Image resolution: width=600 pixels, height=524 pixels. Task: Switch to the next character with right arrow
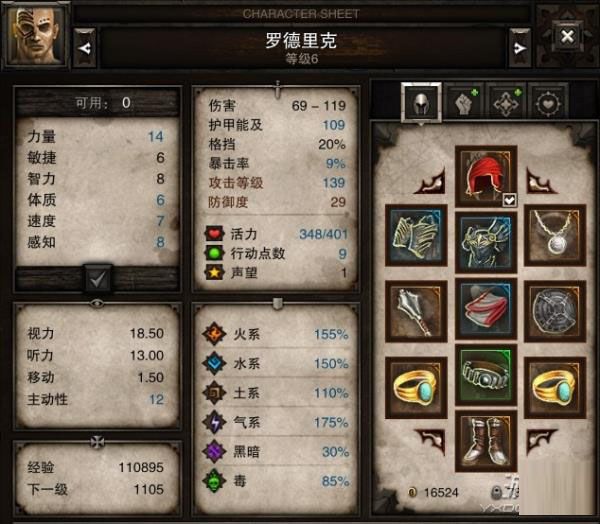tap(518, 44)
